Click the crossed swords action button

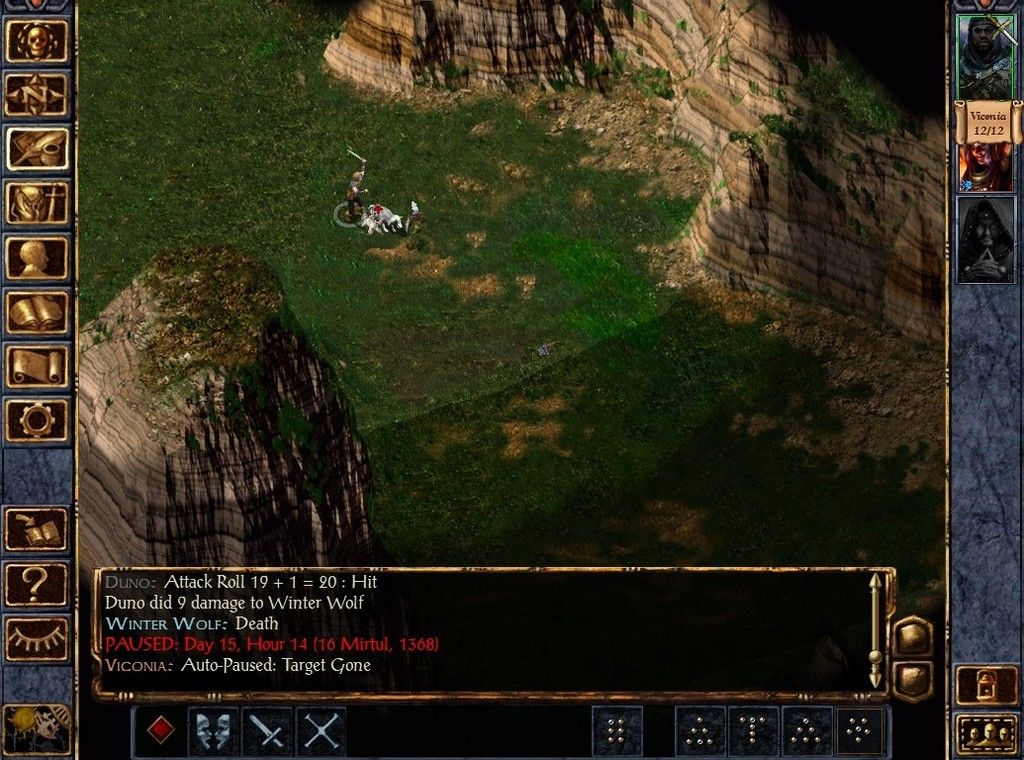pos(321,731)
